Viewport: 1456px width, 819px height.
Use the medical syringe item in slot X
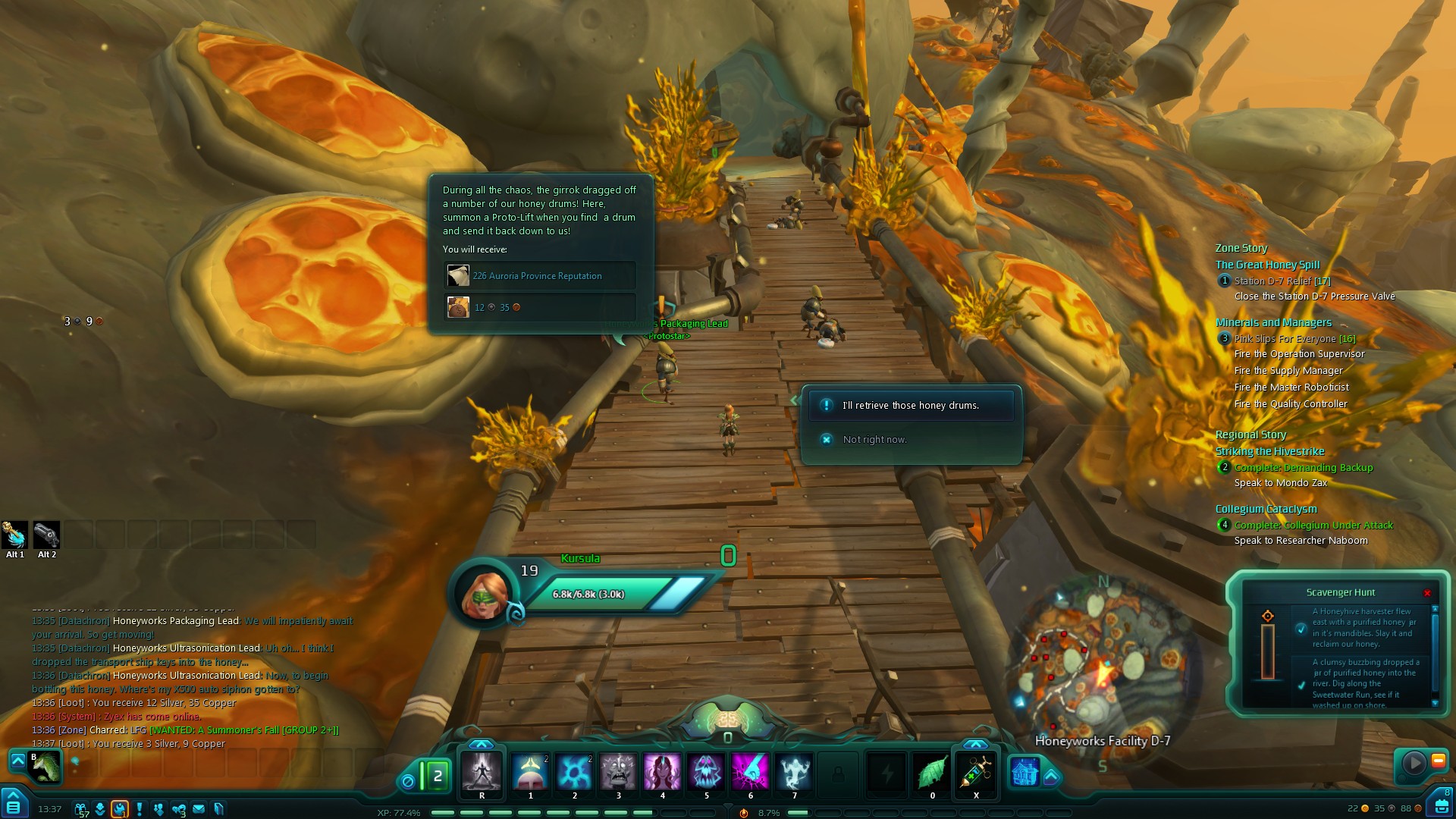pyautogui.click(x=976, y=772)
